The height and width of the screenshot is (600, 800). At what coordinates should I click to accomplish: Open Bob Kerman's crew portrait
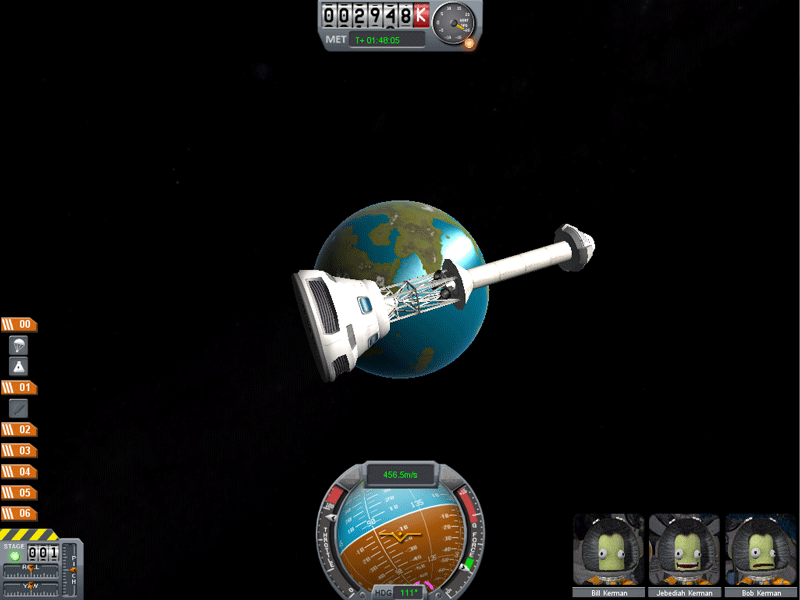762,550
